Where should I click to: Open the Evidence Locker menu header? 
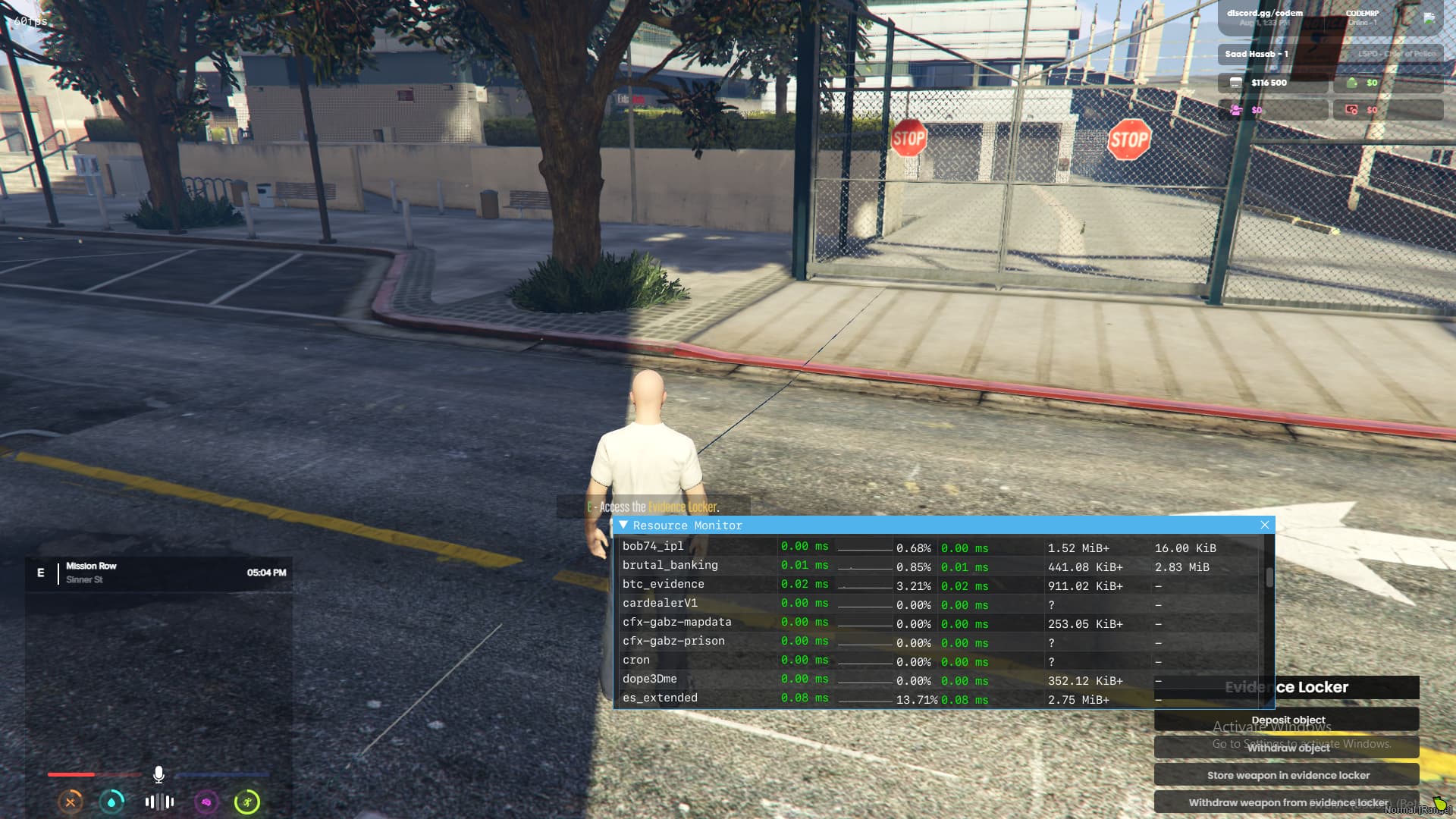[1288, 688]
